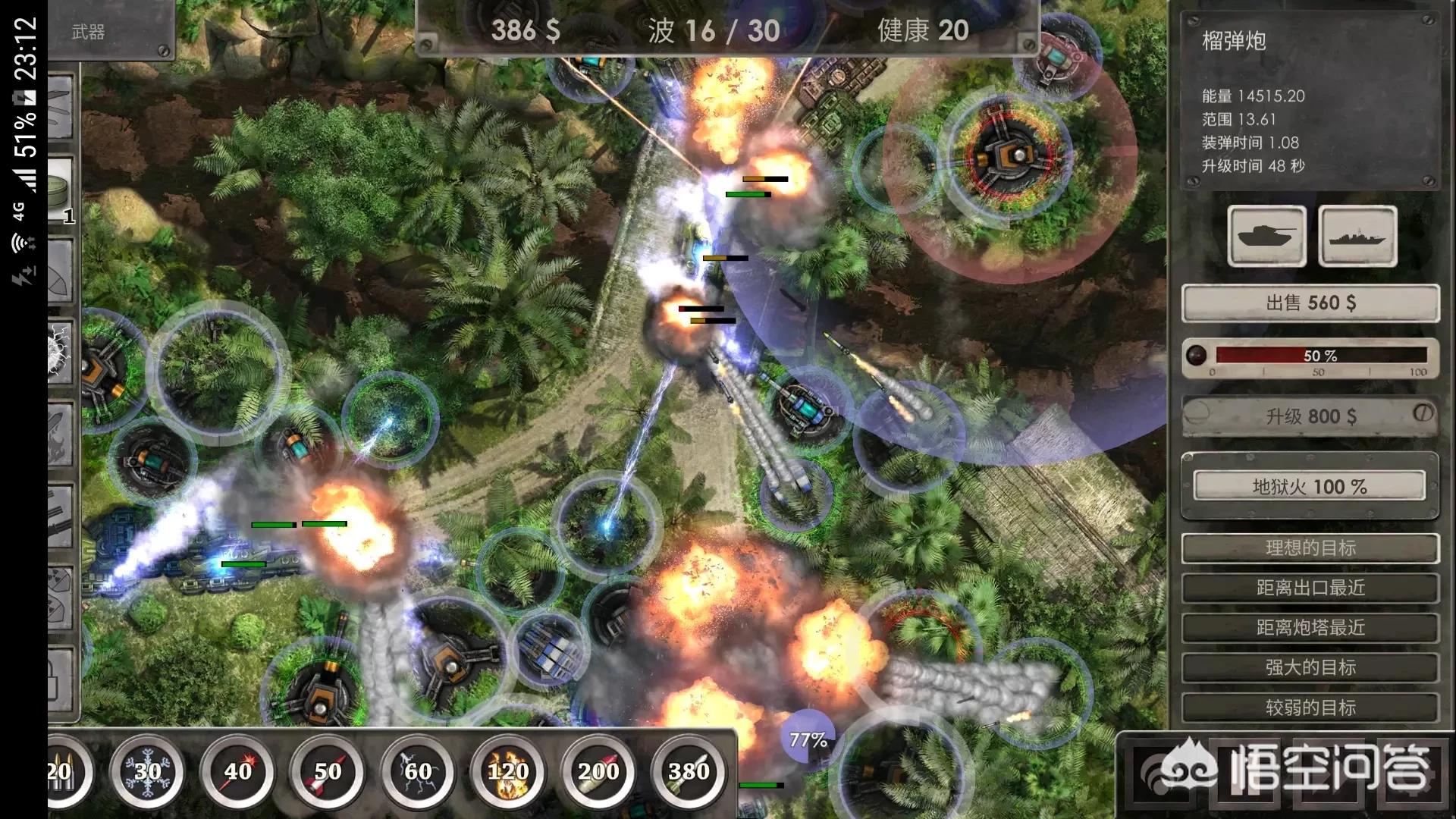Select the 50-cost rocket tower
Screen dimensions: 1456x819
click(328, 772)
